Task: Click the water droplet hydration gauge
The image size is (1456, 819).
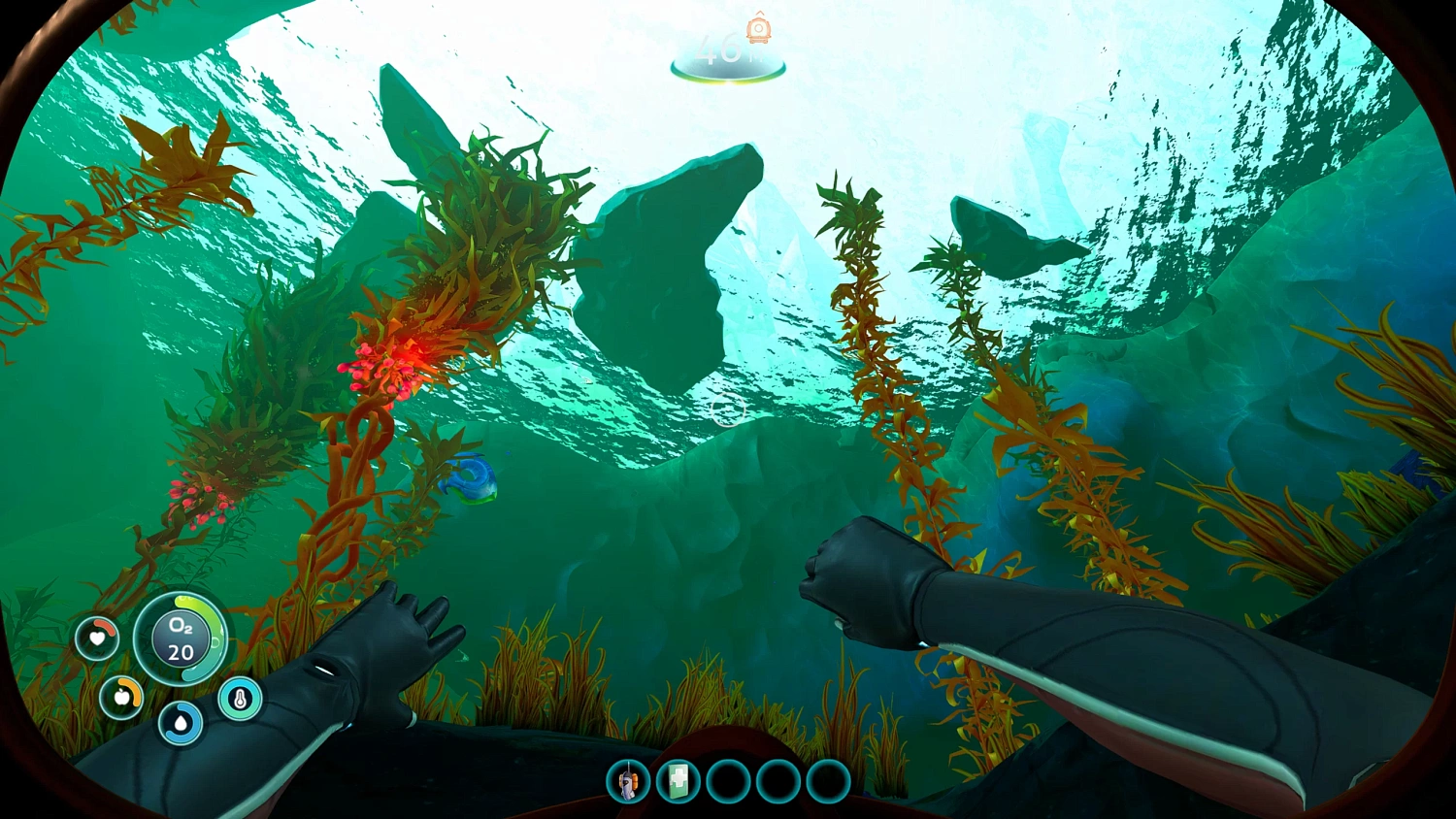Action: pyautogui.click(x=181, y=724)
